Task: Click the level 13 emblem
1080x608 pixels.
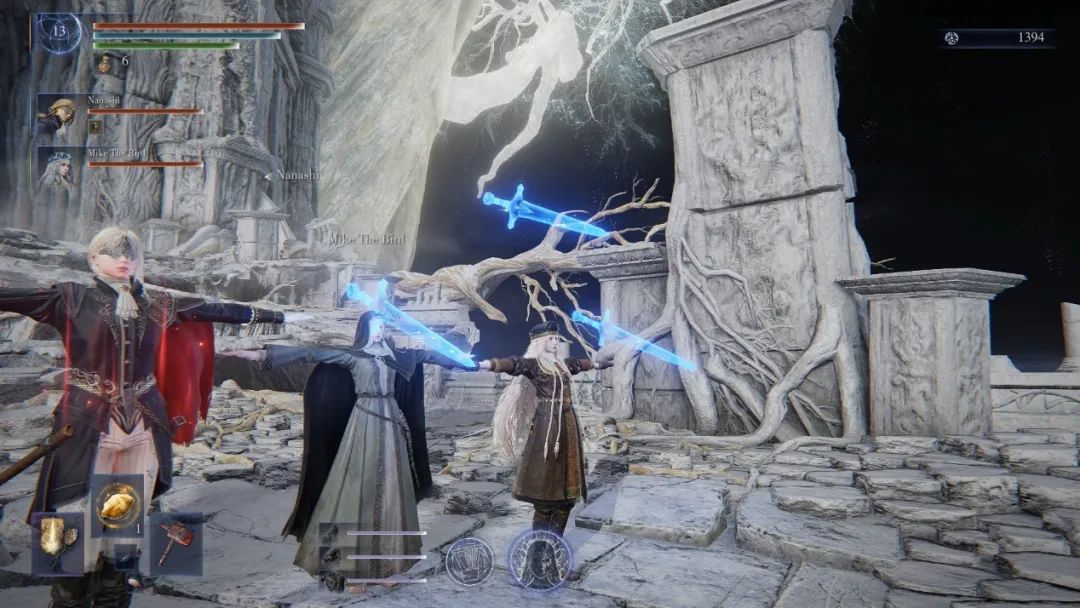Action: tap(58, 33)
